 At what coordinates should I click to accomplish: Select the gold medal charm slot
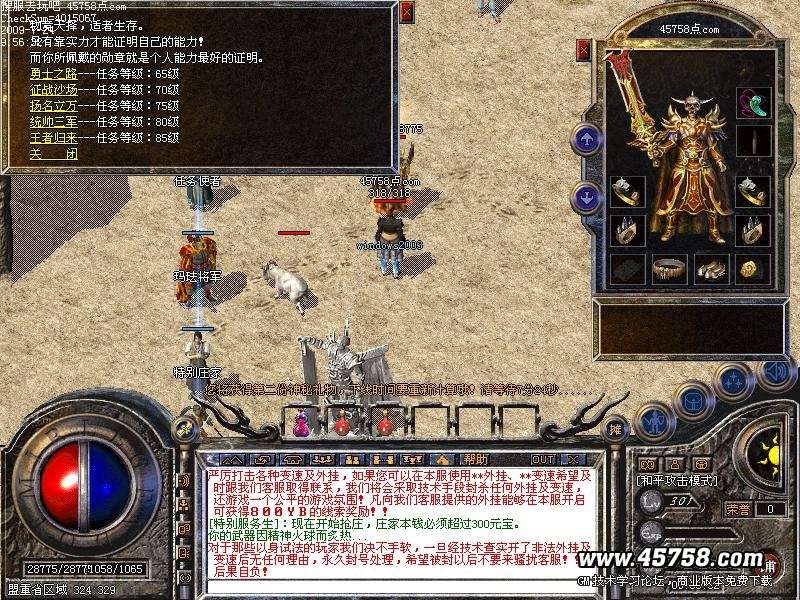pyautogui.click(x=752, y=268)
